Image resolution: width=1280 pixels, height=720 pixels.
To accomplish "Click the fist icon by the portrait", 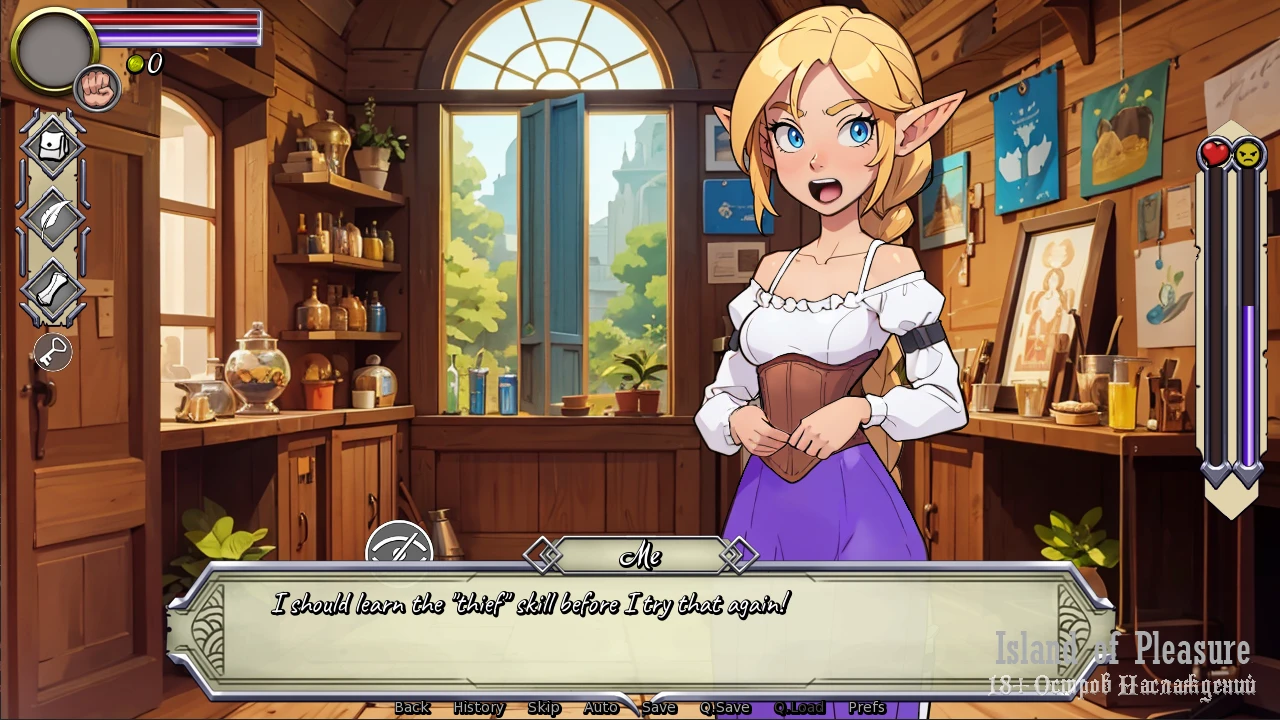I will coord(97,88).
